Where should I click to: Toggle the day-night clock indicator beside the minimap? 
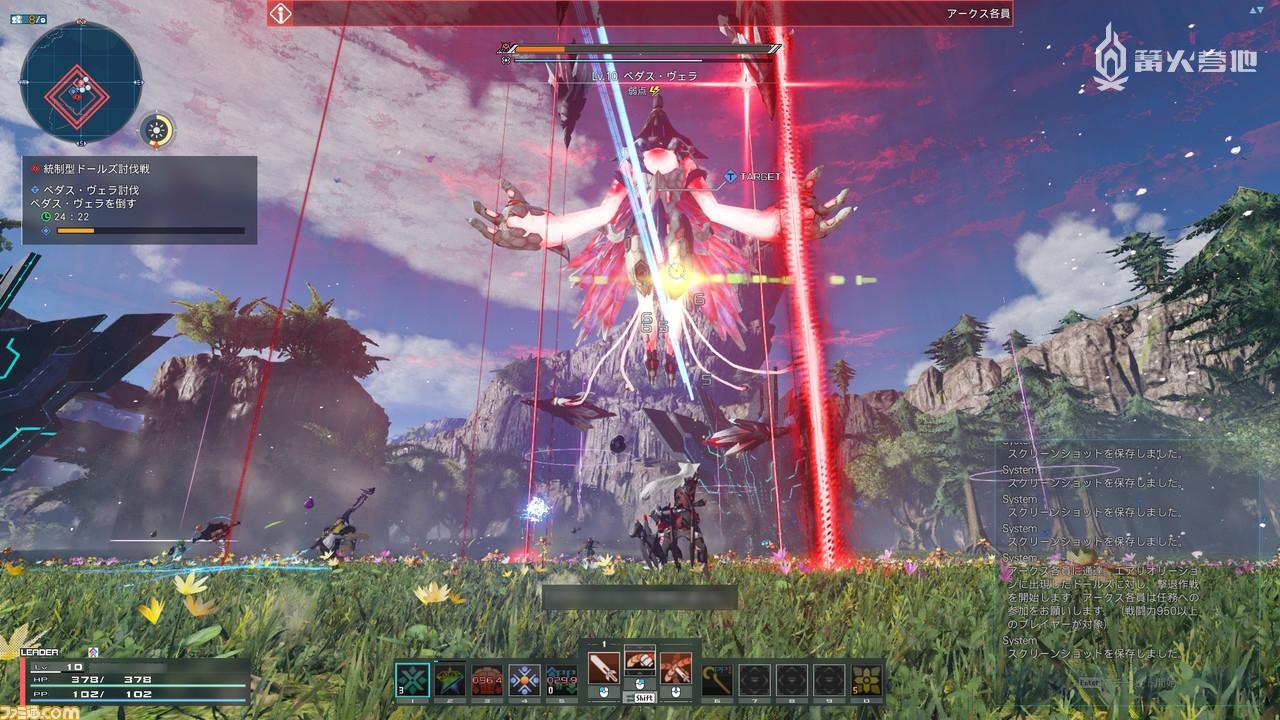tap(155, 129)
